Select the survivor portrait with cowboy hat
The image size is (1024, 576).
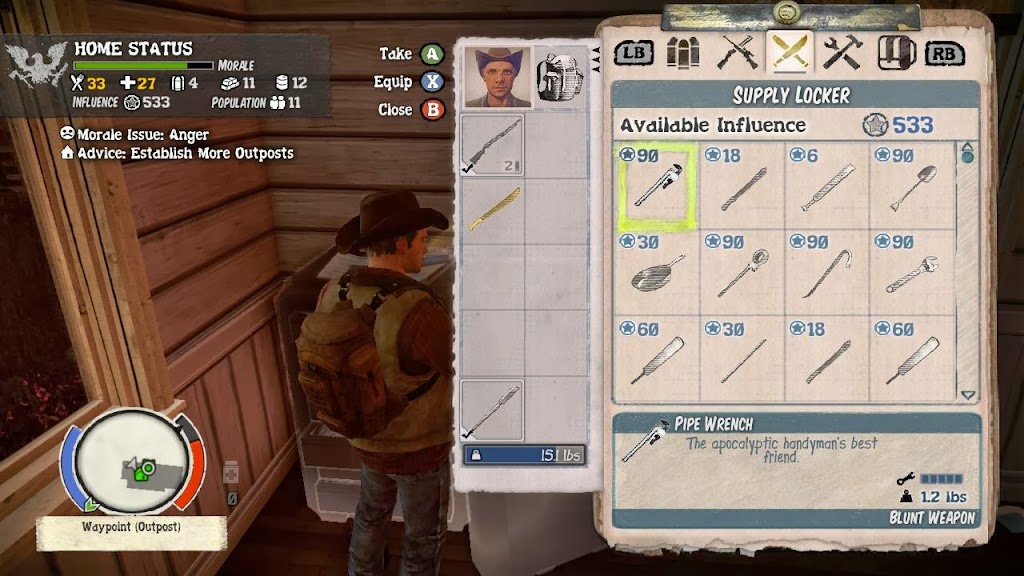497,77
